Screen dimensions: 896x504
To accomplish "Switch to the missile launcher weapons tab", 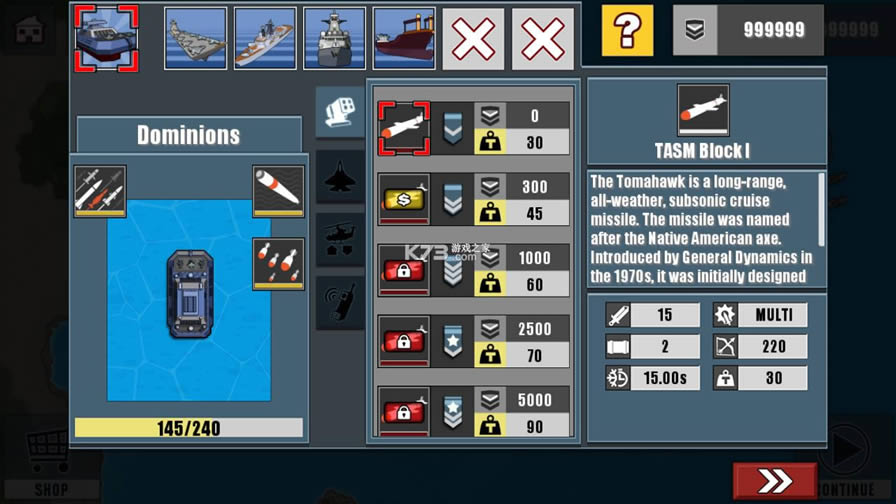I will (x=340, y=112).
